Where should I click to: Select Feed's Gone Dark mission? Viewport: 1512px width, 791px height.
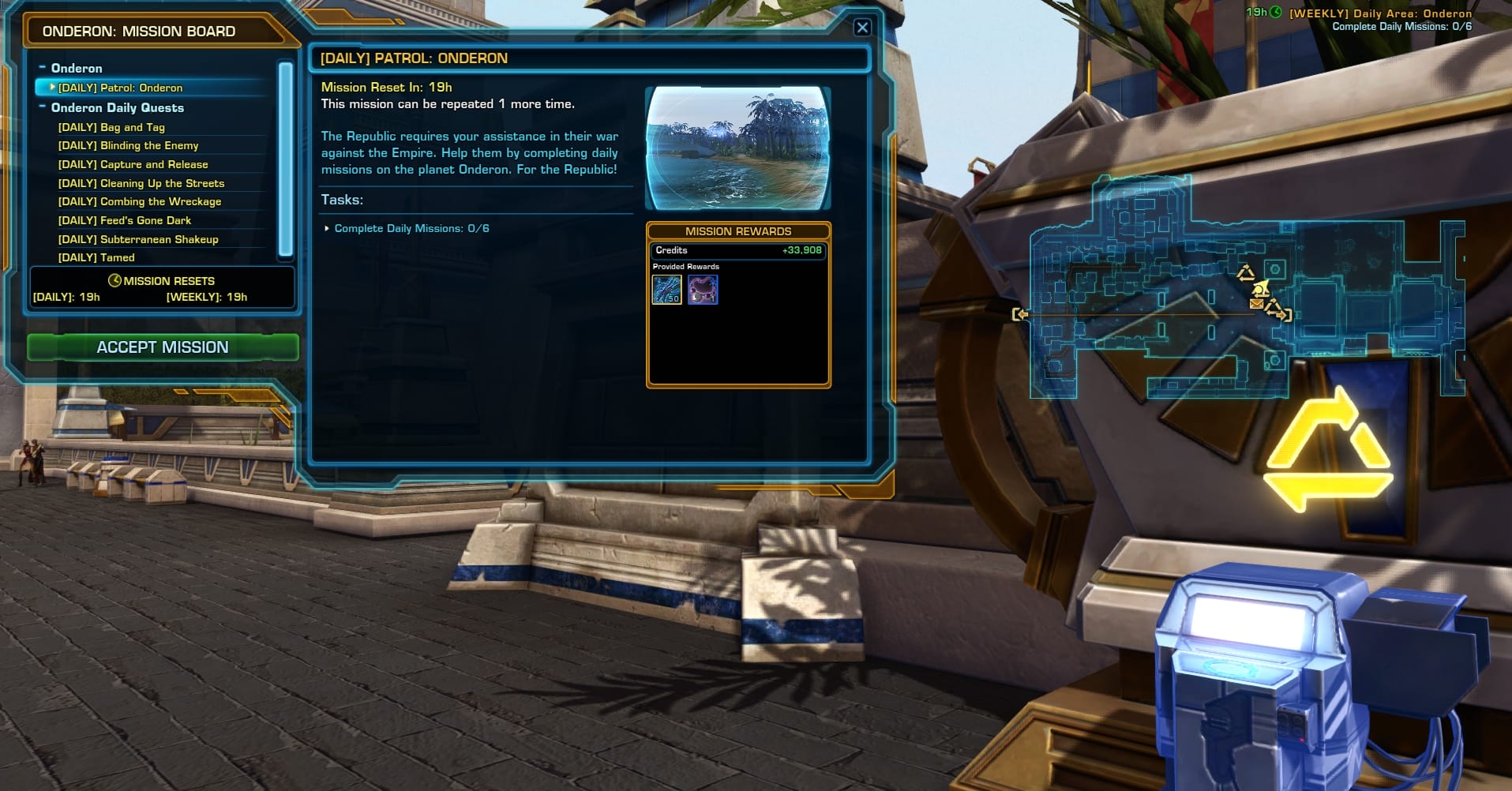pyautogui.click(x=124, y=220)
